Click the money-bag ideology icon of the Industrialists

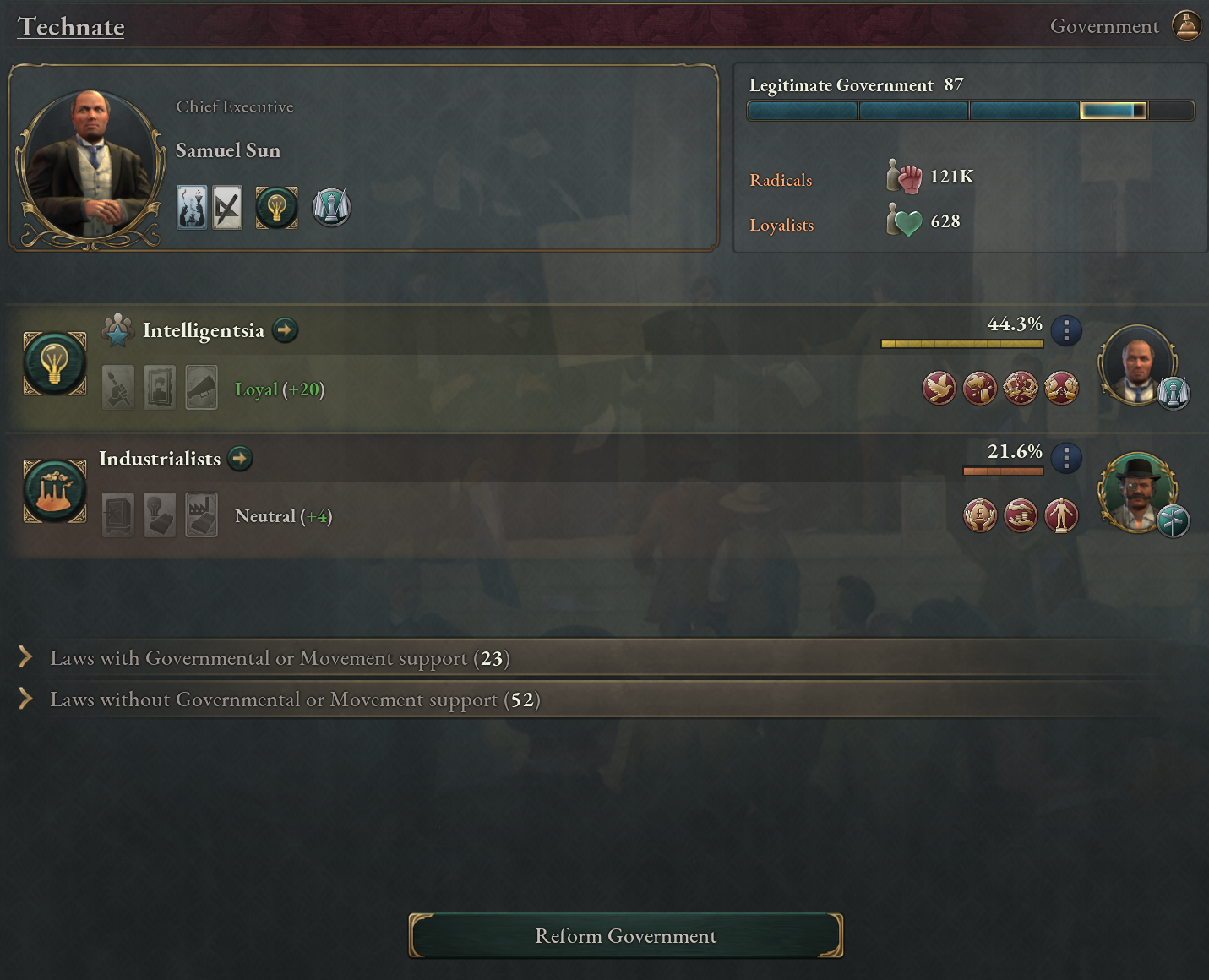coord(980,515)
